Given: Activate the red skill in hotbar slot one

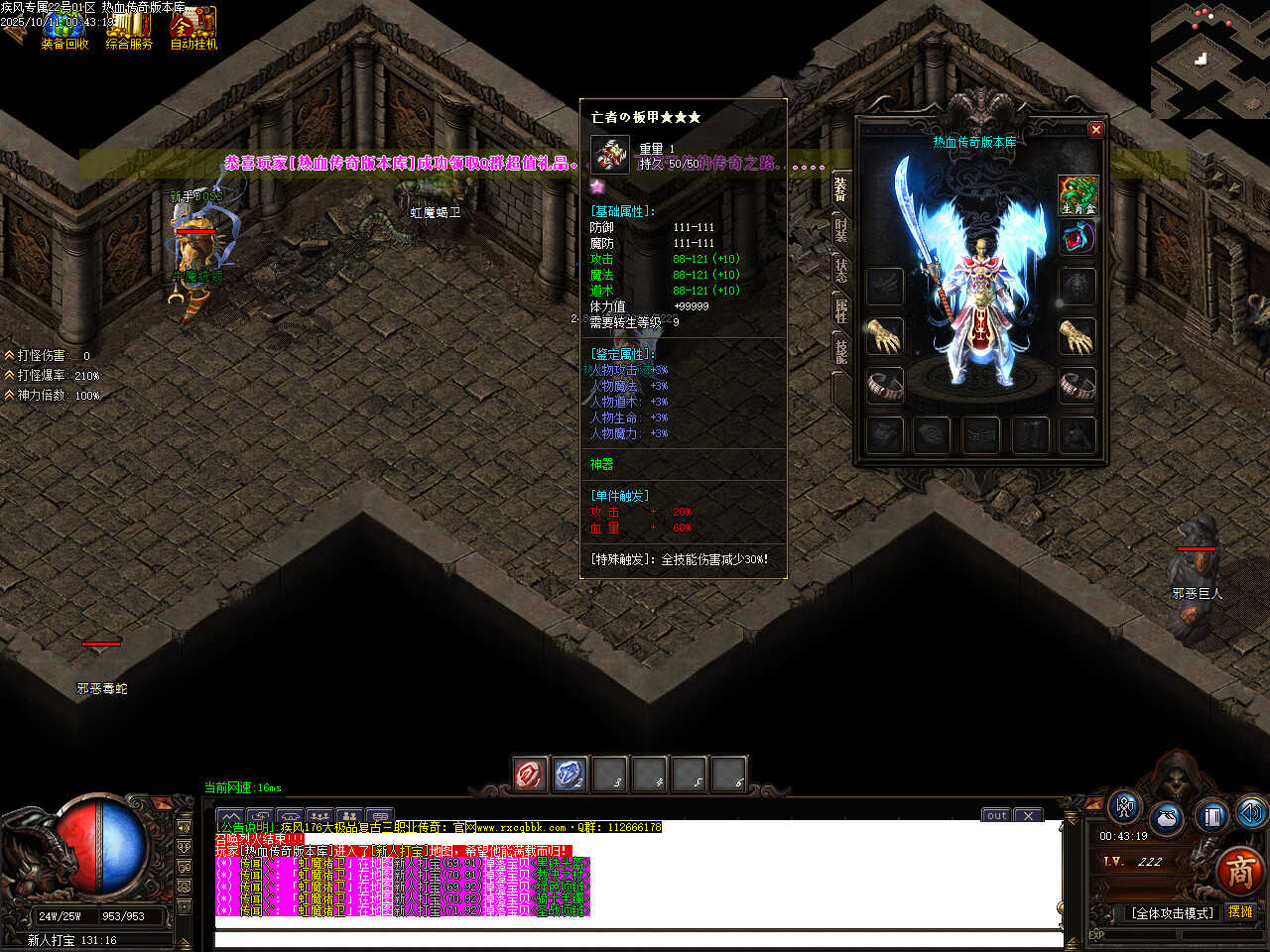Looking at the screenshot, I should tap(530, 774).
